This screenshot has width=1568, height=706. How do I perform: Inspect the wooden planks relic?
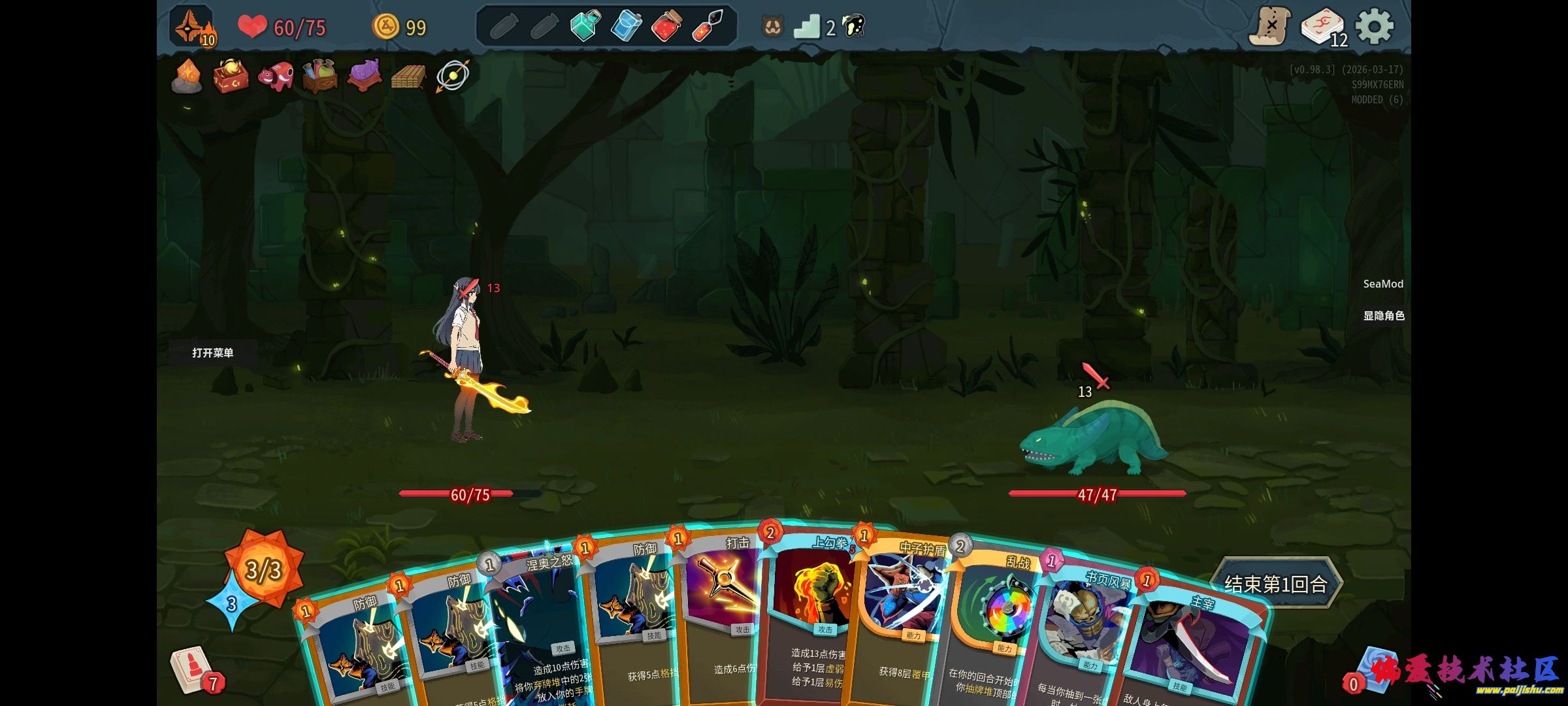pos(407,77)
